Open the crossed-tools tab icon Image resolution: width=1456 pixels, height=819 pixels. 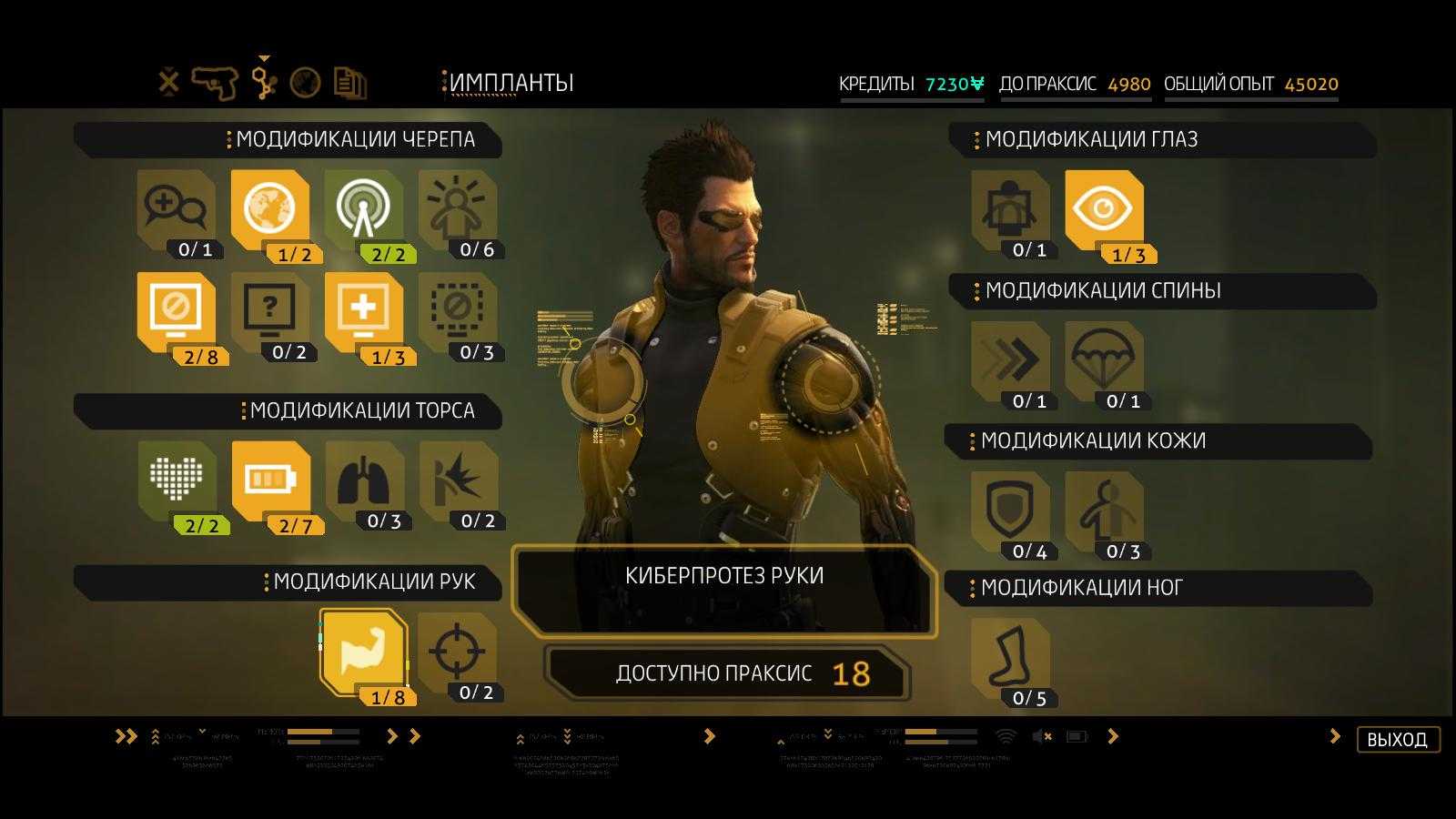pos(169,82)
